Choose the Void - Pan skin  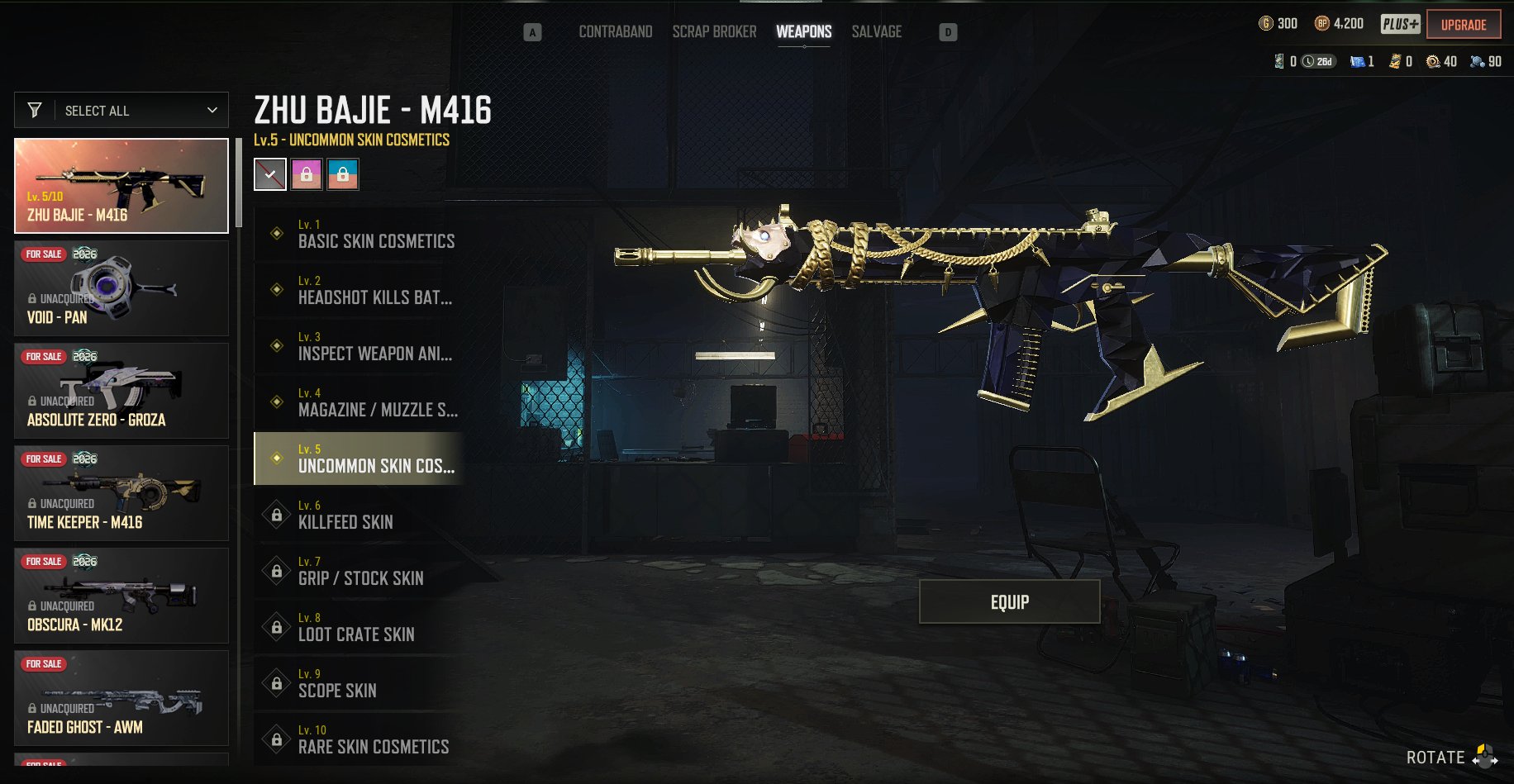[x=121, y=288]
